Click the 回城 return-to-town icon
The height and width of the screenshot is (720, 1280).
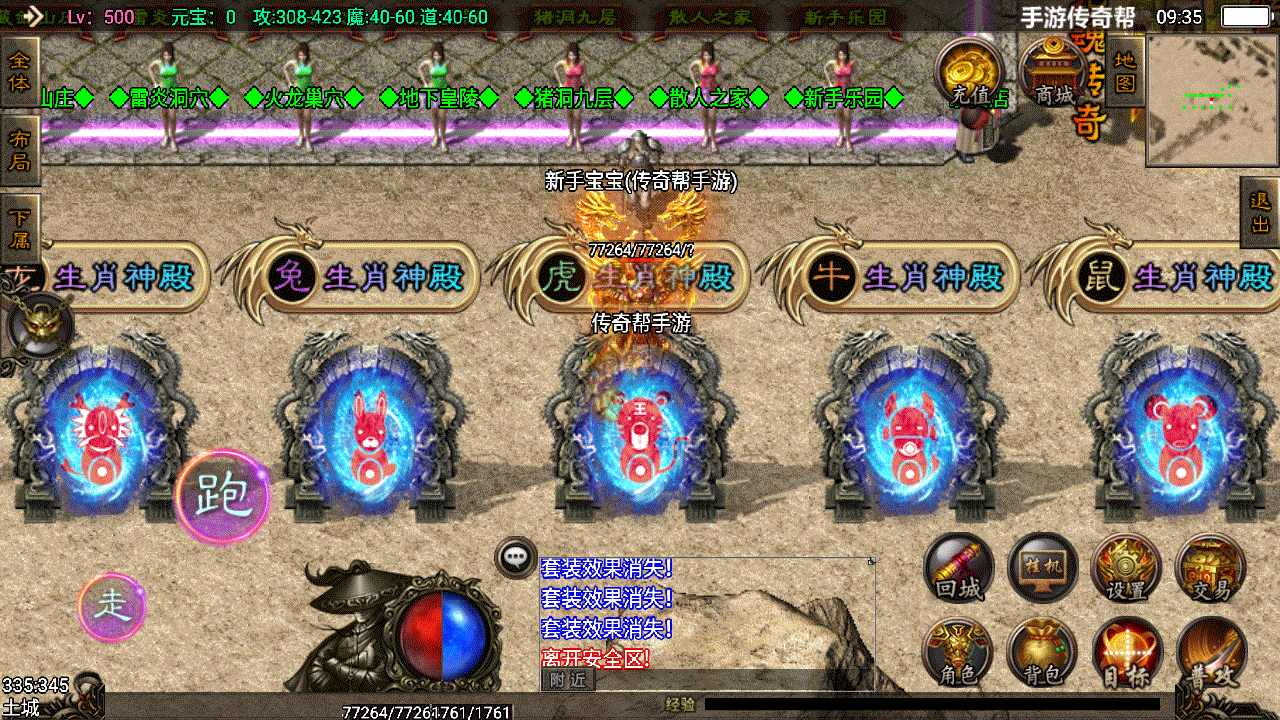tap(957, 568)
